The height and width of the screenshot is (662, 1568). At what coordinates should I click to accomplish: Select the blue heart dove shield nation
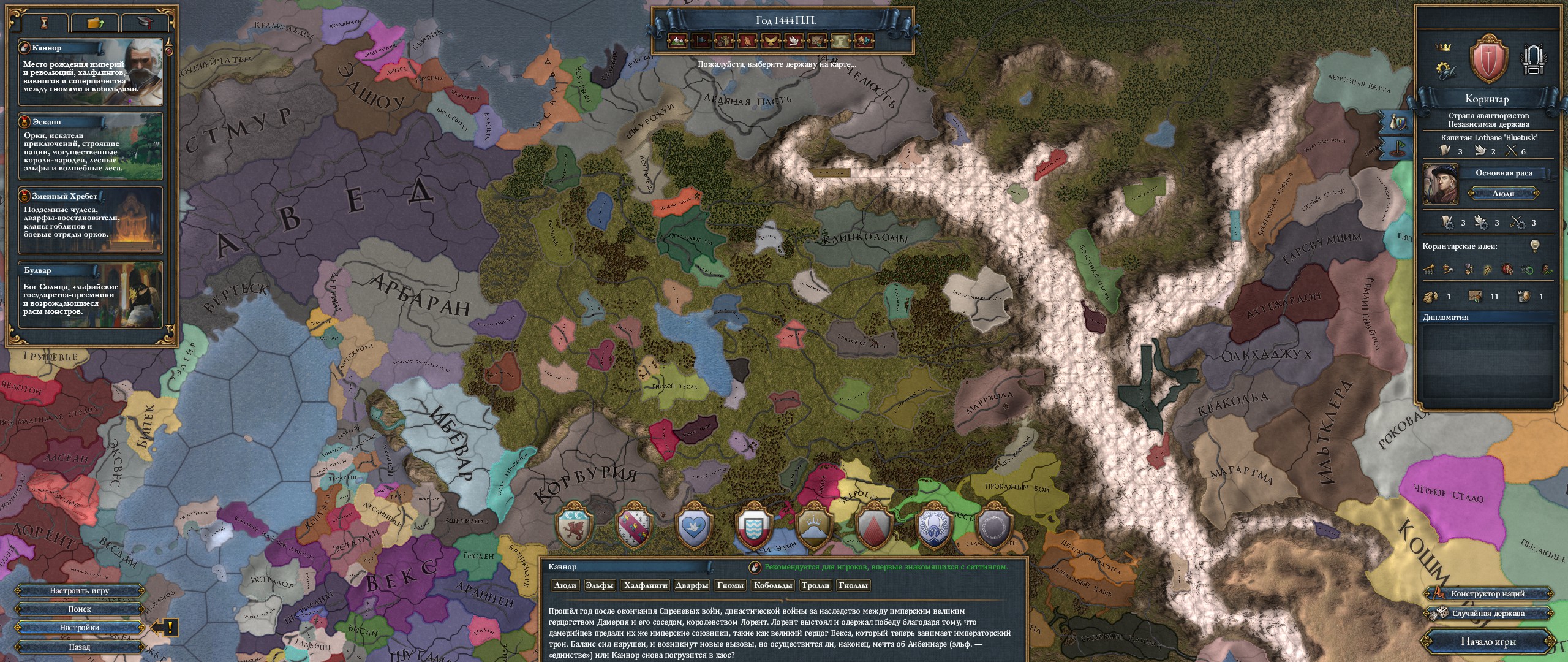[x=693, y=526]
